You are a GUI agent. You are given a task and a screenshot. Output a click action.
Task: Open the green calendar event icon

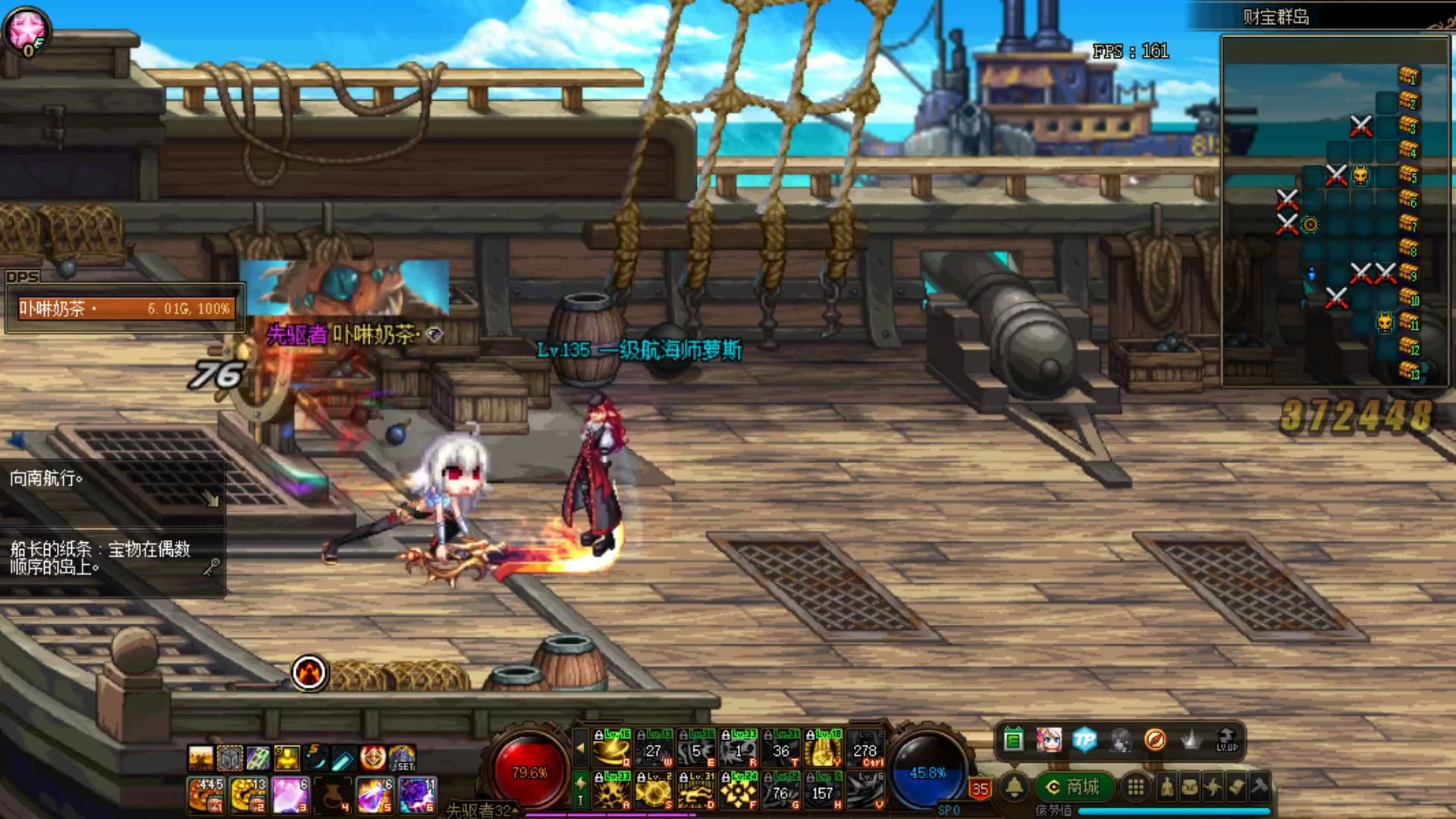(x=1013, y=739)
